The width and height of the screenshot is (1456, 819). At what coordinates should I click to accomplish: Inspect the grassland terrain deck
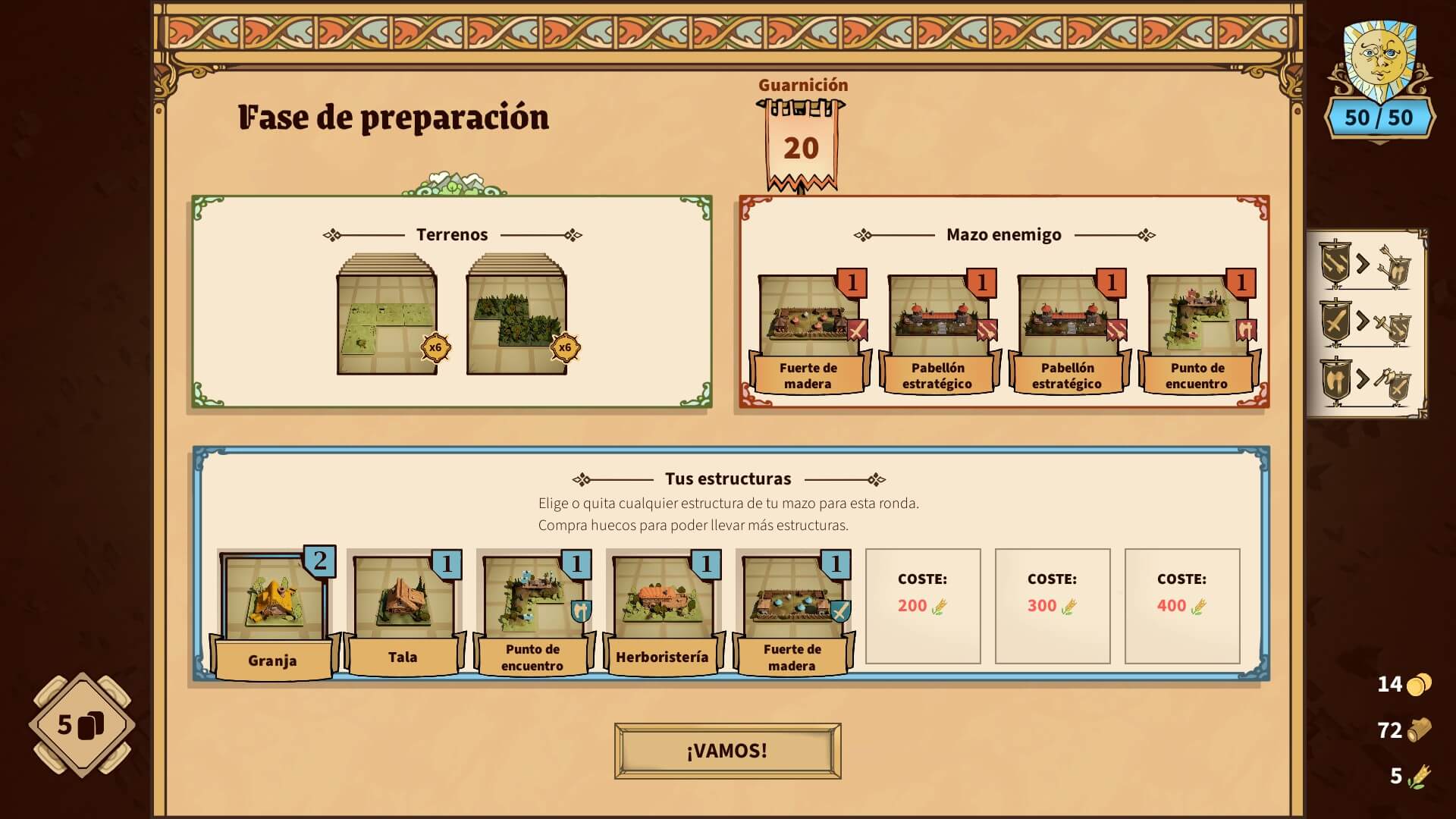387,318
